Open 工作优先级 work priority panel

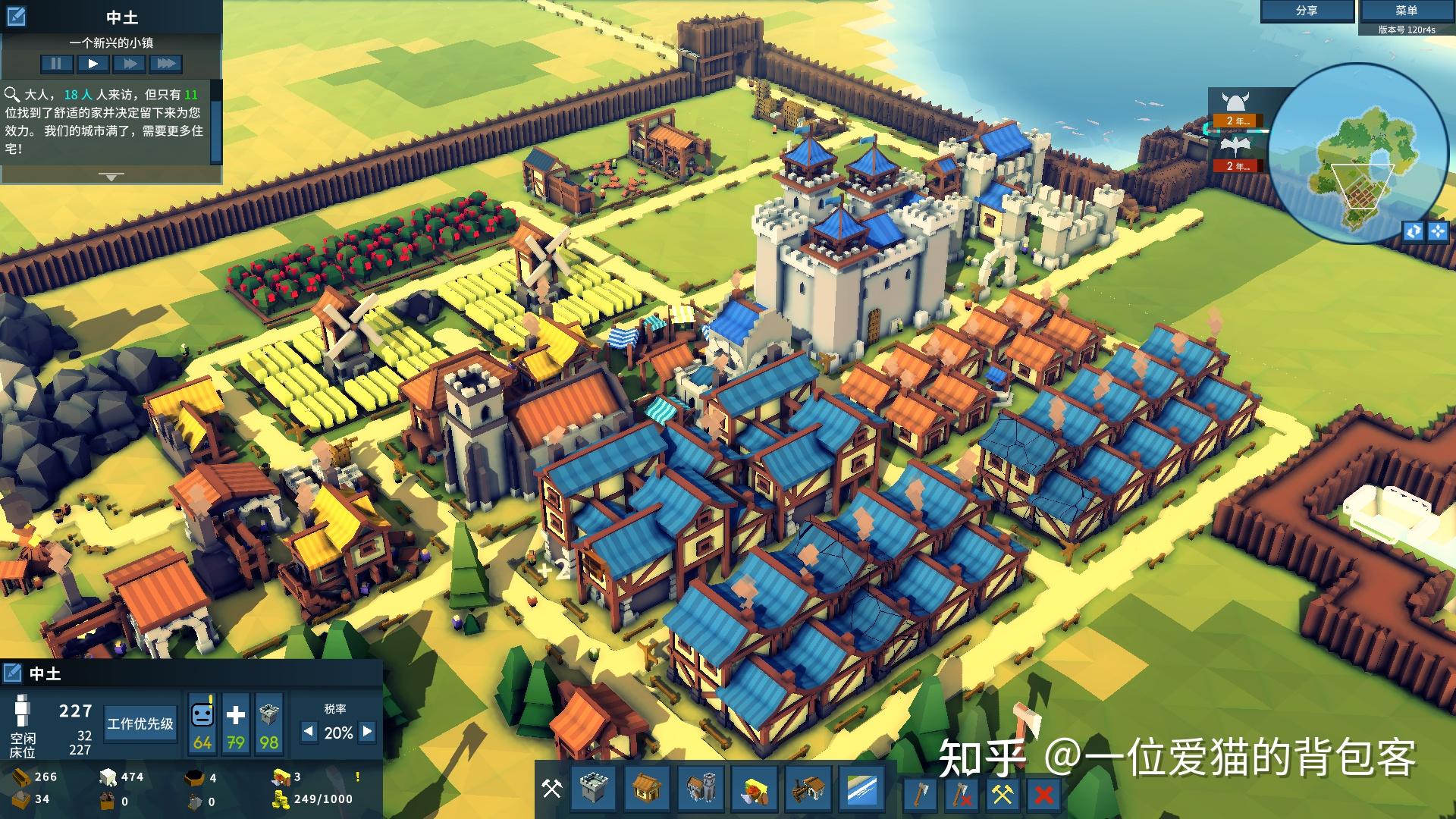[x=140, y=723]
